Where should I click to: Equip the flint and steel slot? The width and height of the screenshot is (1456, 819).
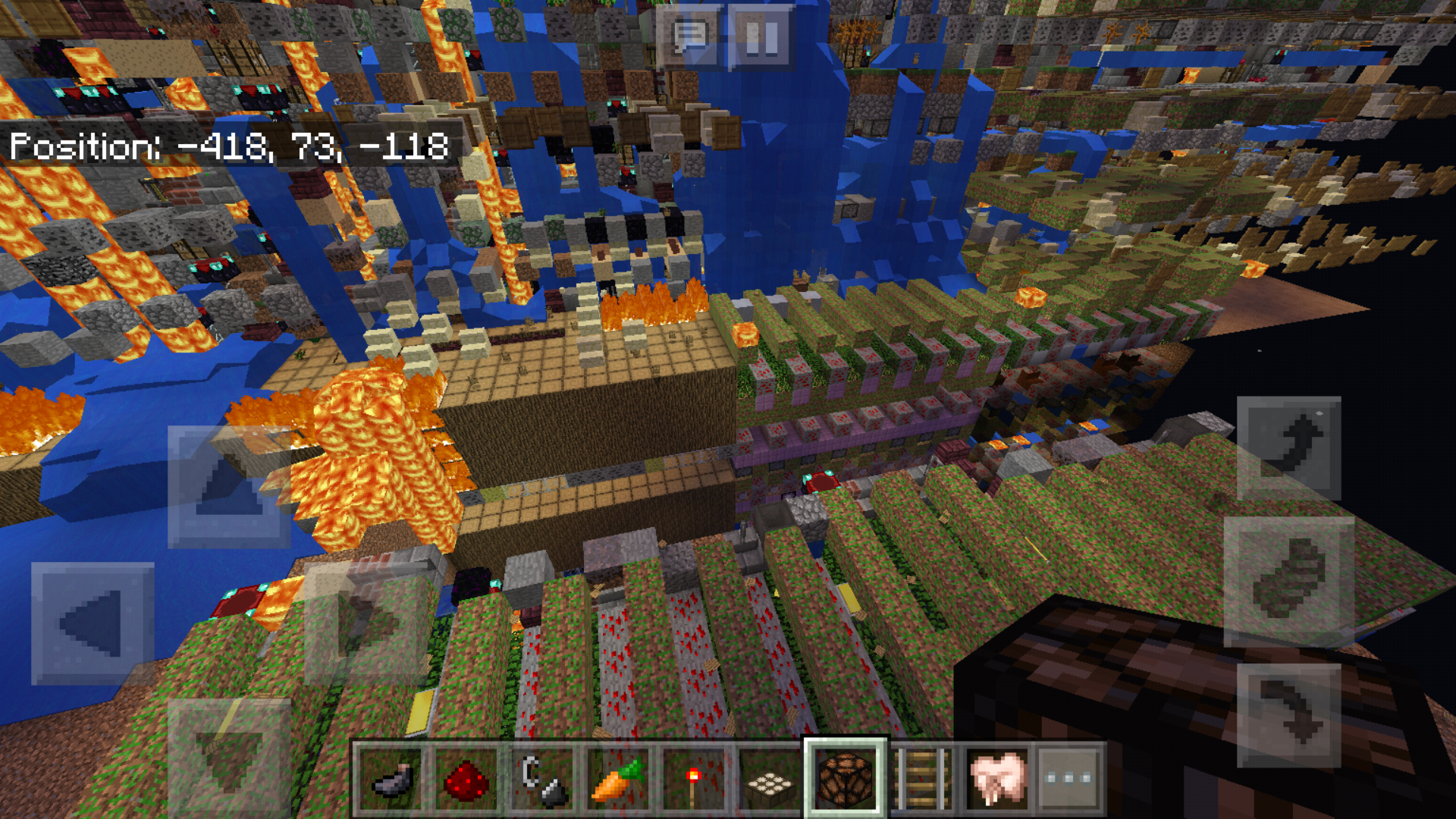pos(542,779)
